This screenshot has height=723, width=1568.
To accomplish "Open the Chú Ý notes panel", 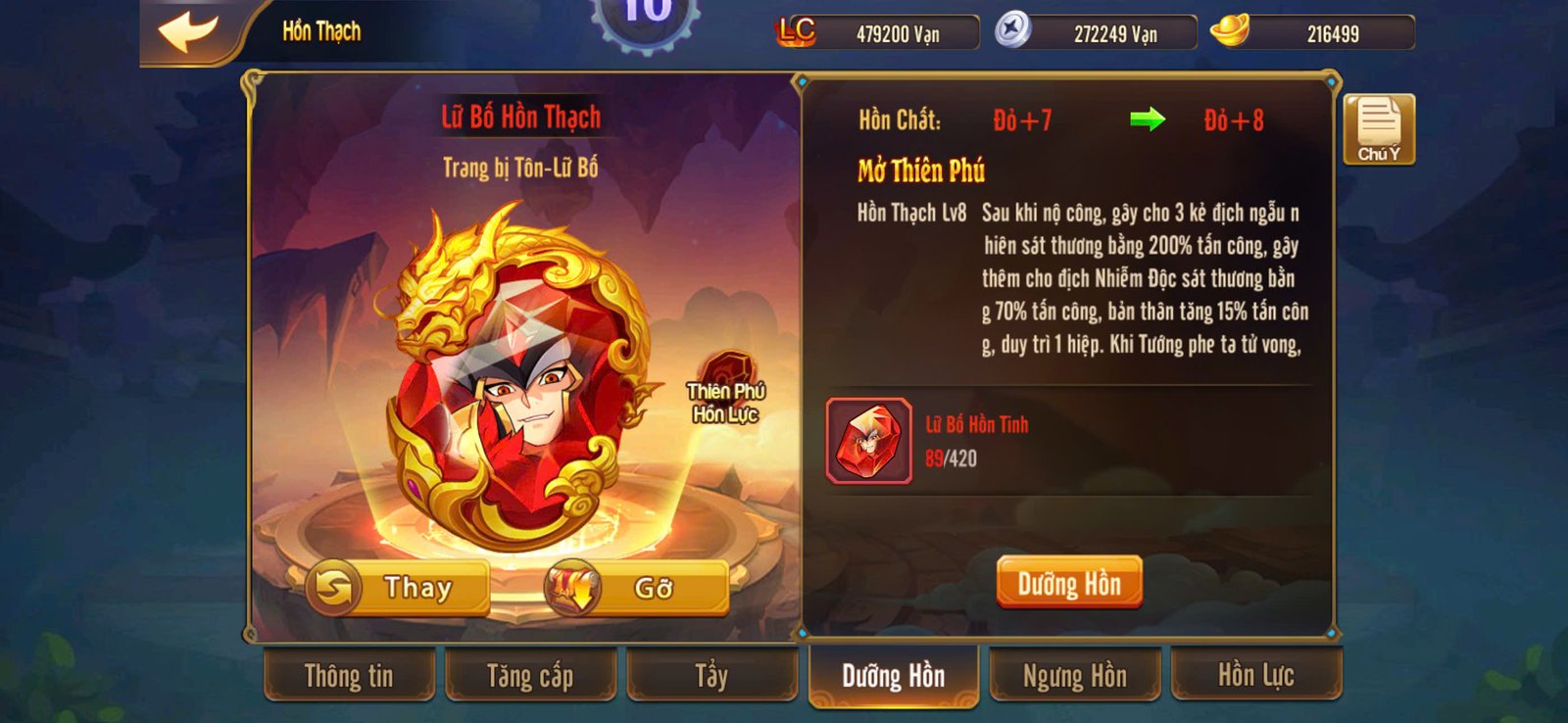I will click(1380, 128).
